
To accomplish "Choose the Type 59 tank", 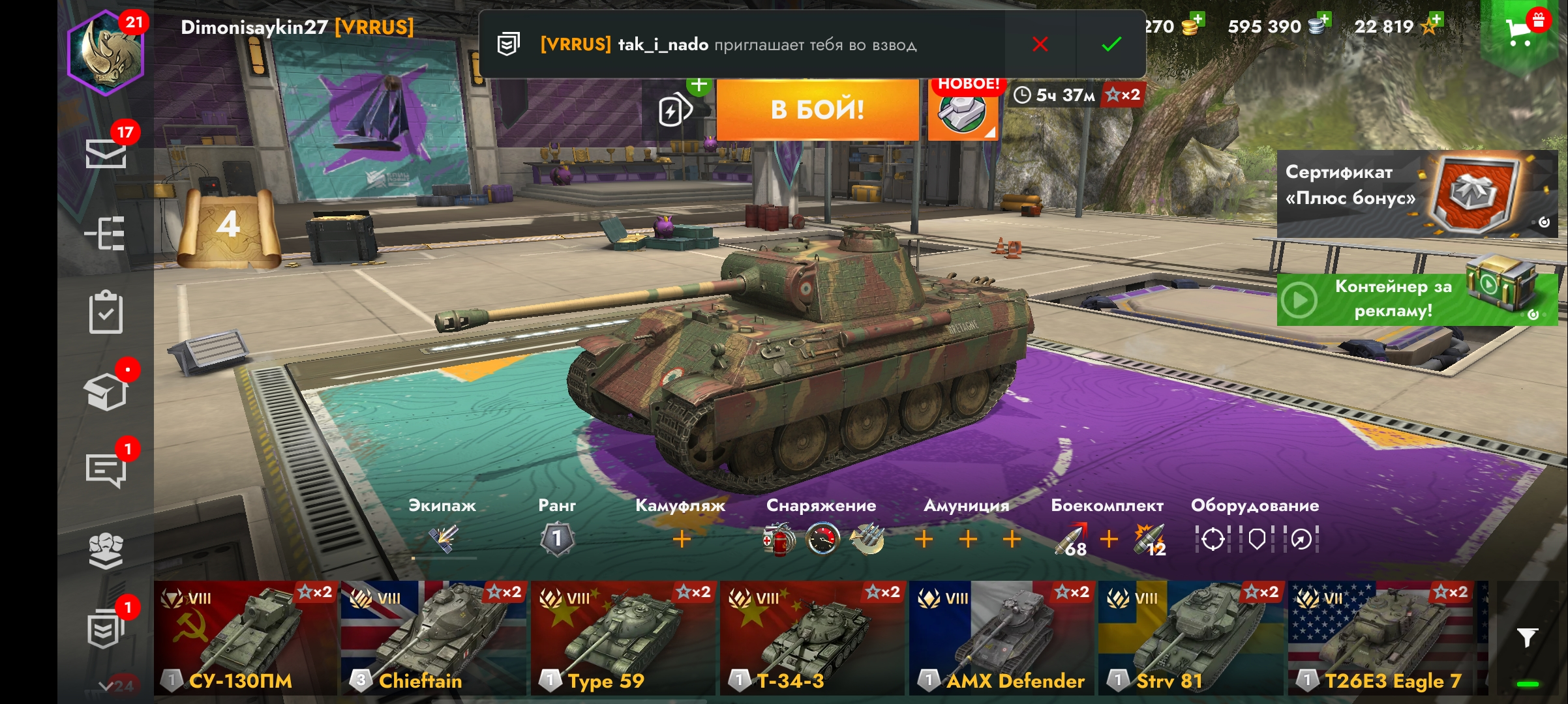I will click(623, 638).
